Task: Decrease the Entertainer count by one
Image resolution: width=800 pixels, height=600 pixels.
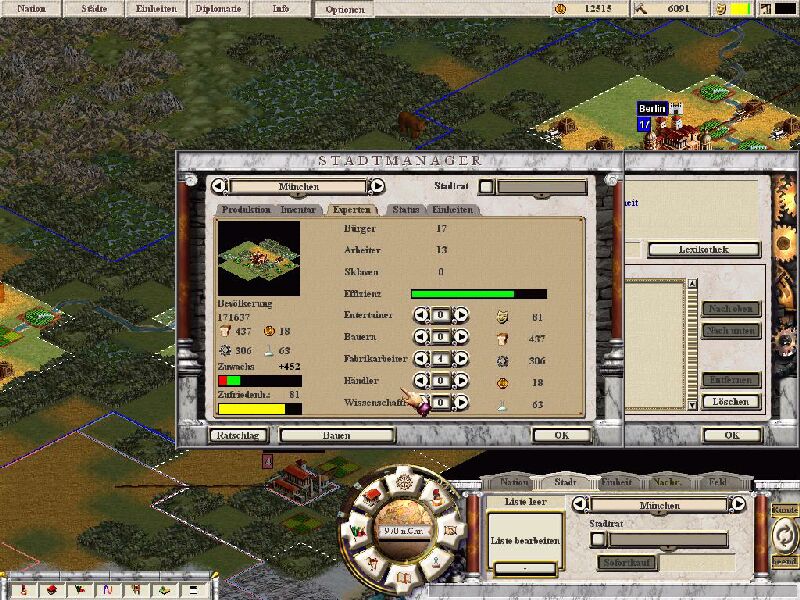Action: 421,315
